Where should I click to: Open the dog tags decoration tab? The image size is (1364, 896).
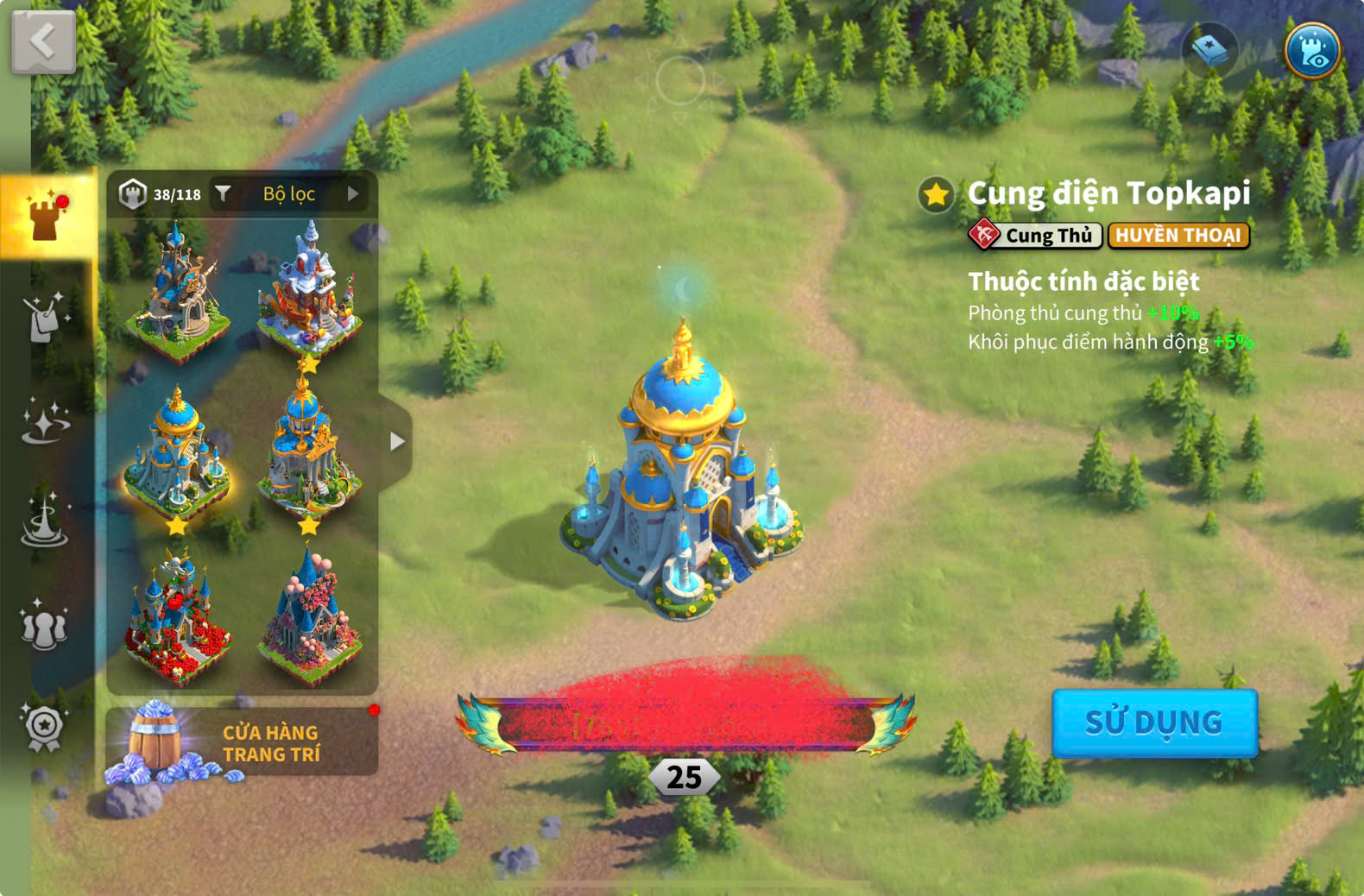[x=45, y=318]
